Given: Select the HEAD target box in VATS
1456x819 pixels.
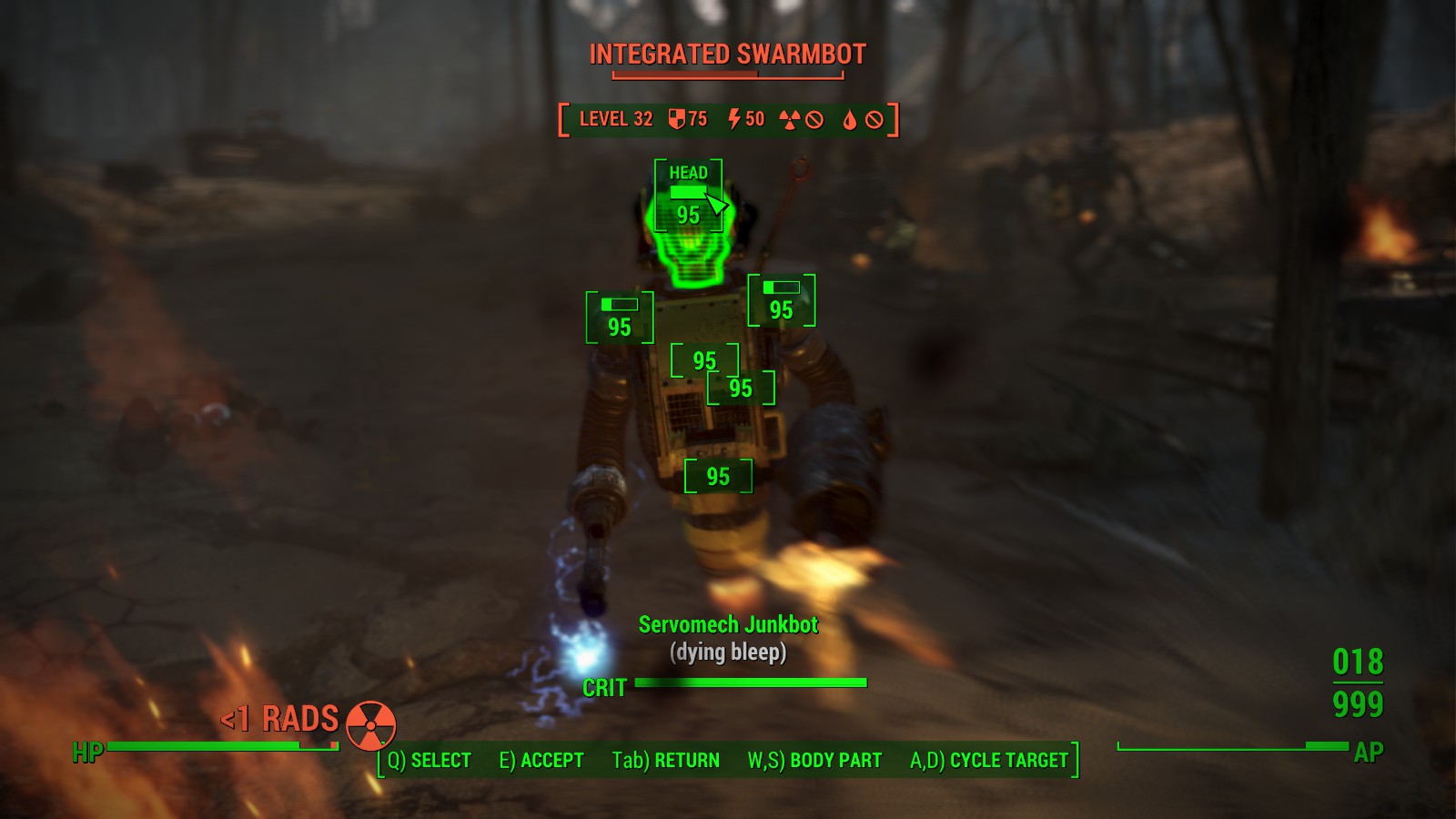Looking at the screenshot, I should coord(688,197).
